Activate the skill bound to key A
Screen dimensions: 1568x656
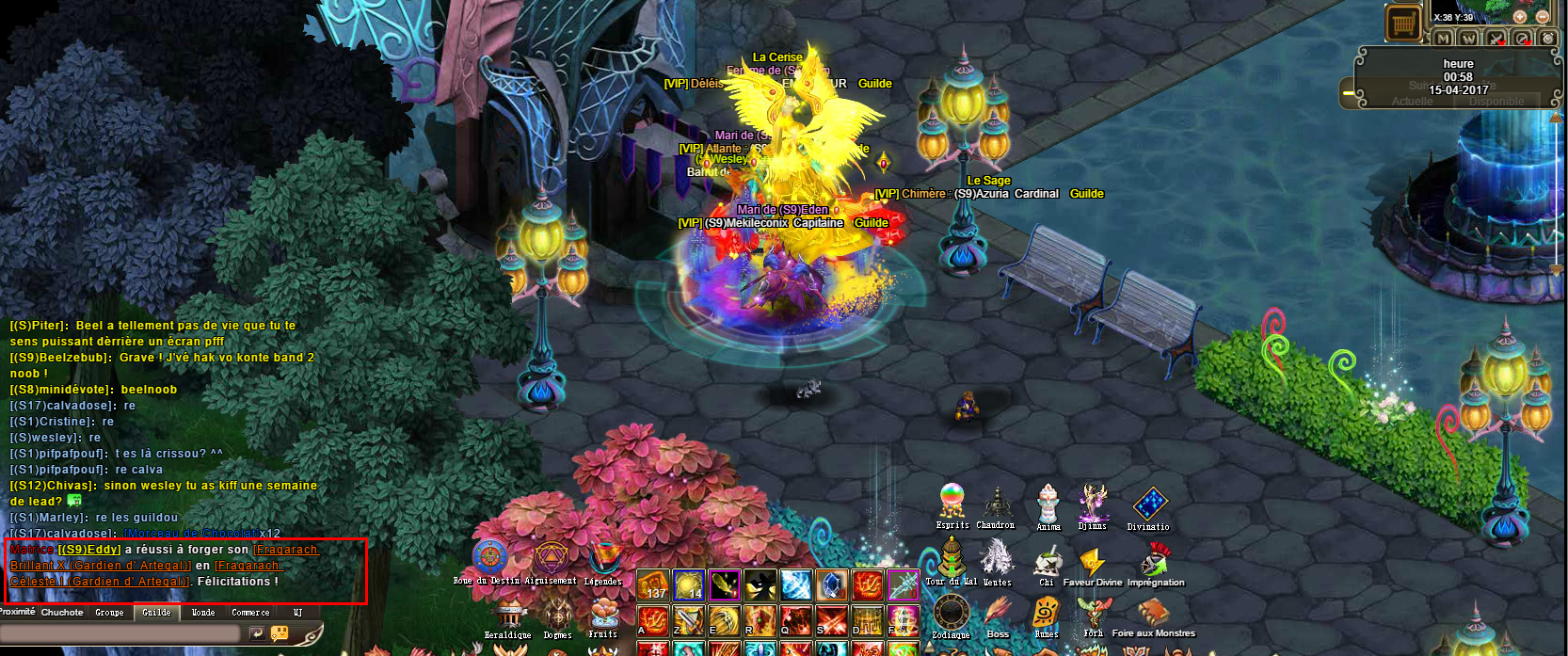(652, 621)
